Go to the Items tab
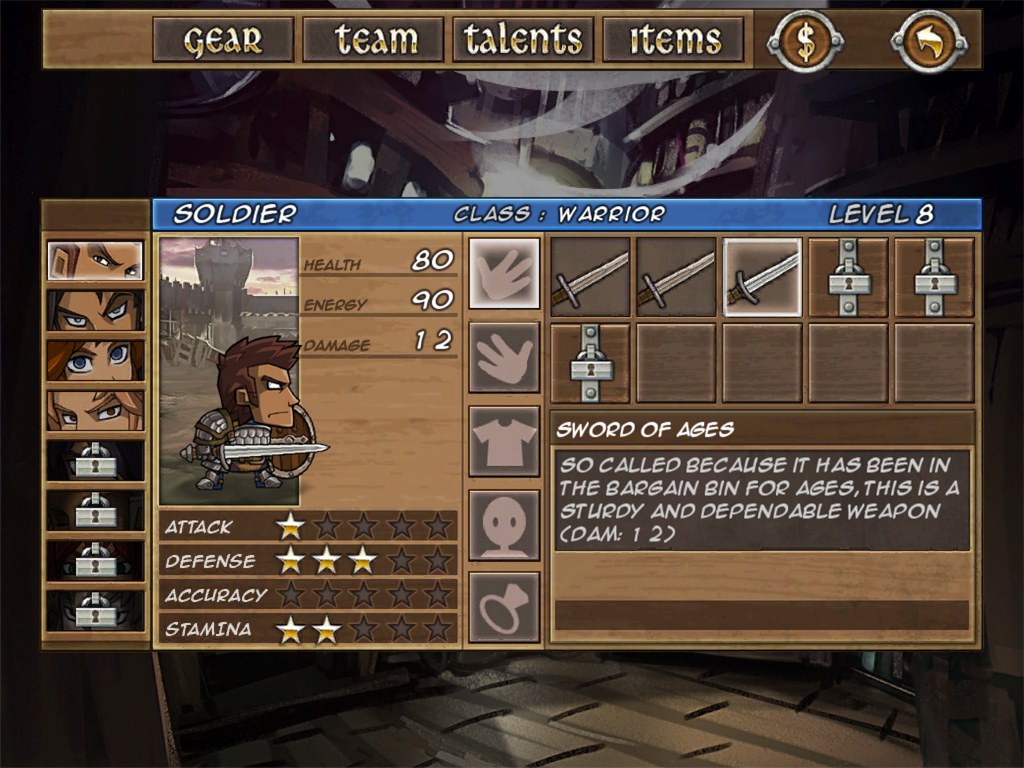The width and height of the screenshot is (1024, 768). point(674,40)
